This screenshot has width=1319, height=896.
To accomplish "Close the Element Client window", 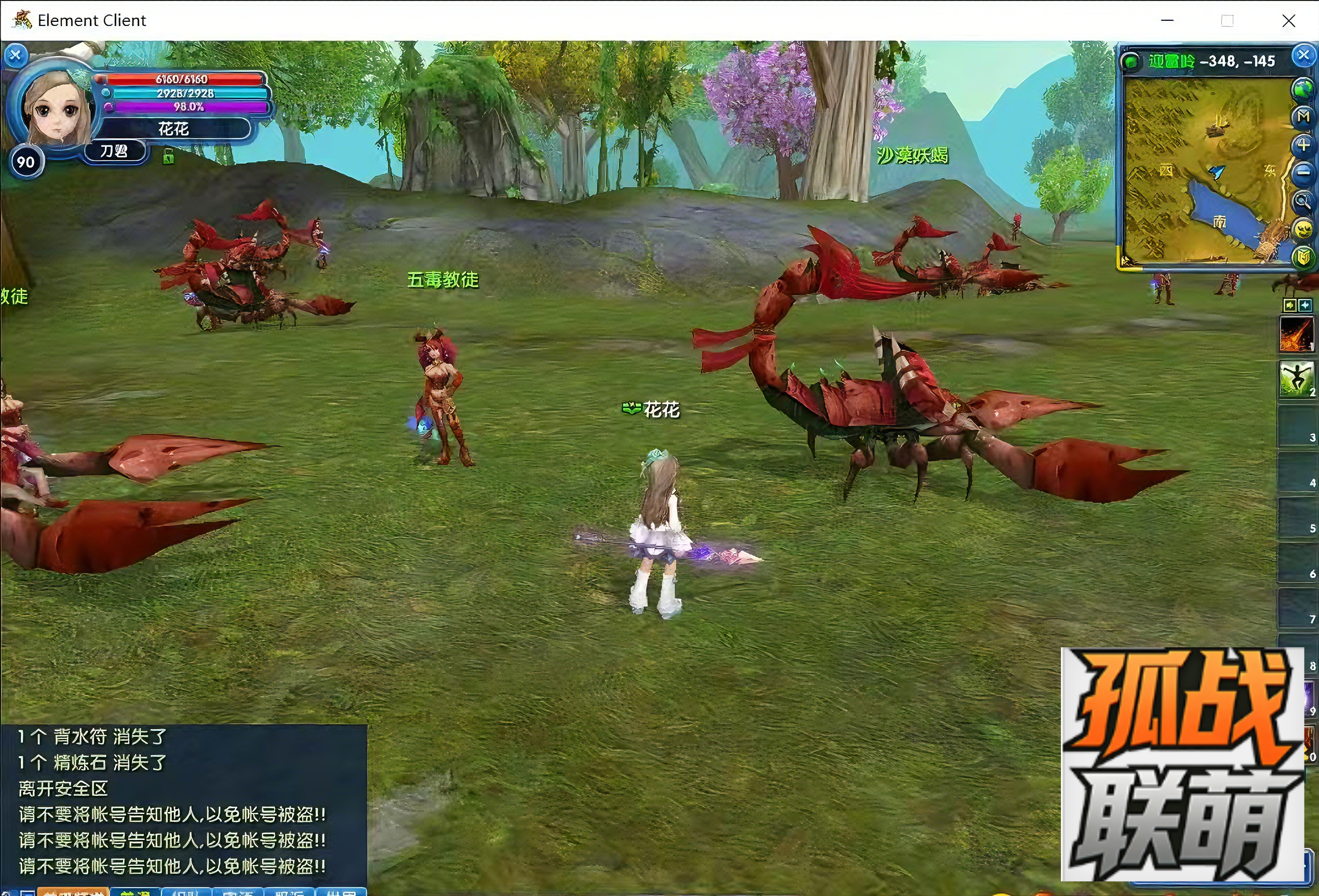I will 1288,21.
